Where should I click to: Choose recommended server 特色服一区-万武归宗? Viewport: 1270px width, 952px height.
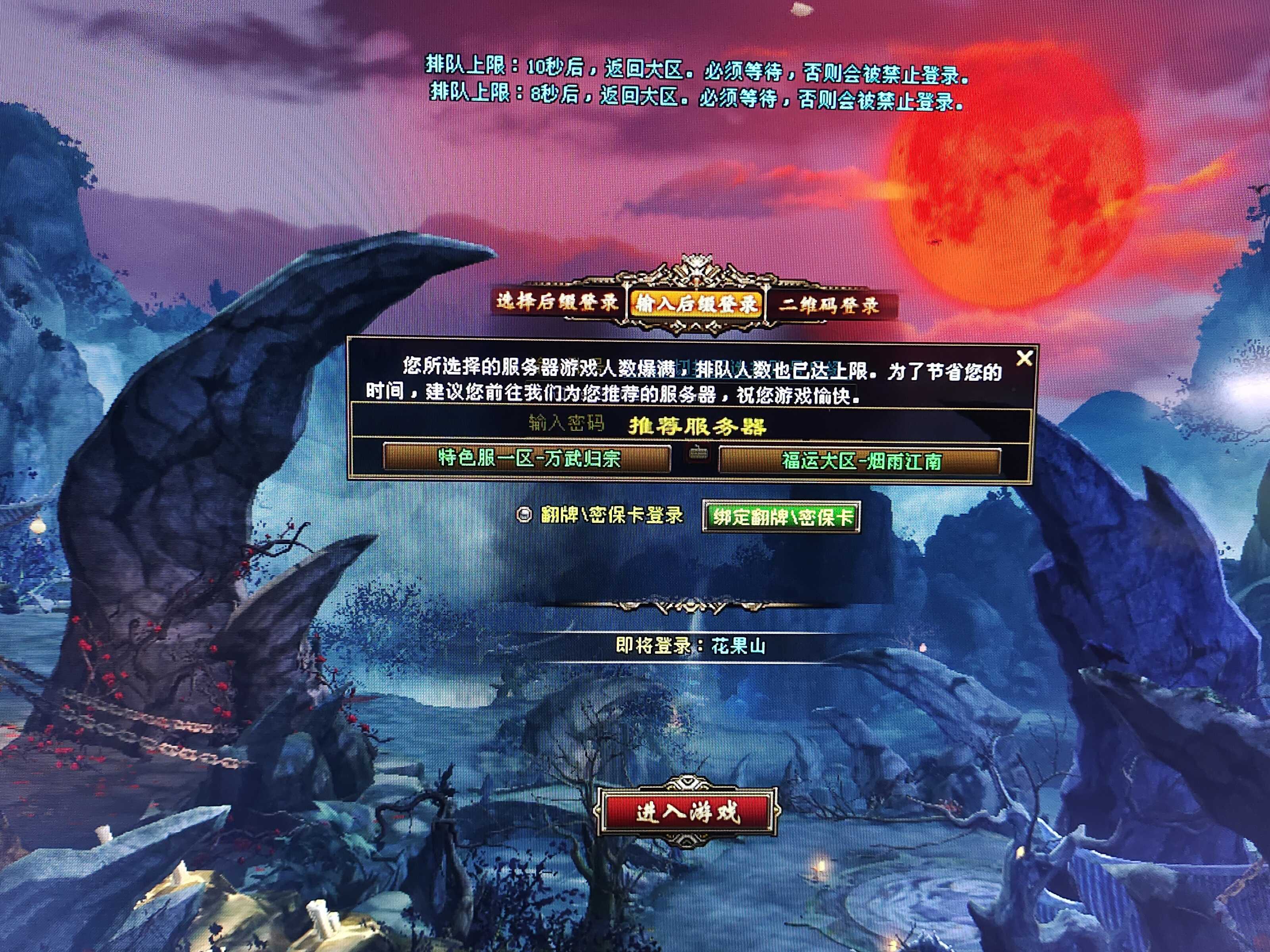(x=527, y=459)
